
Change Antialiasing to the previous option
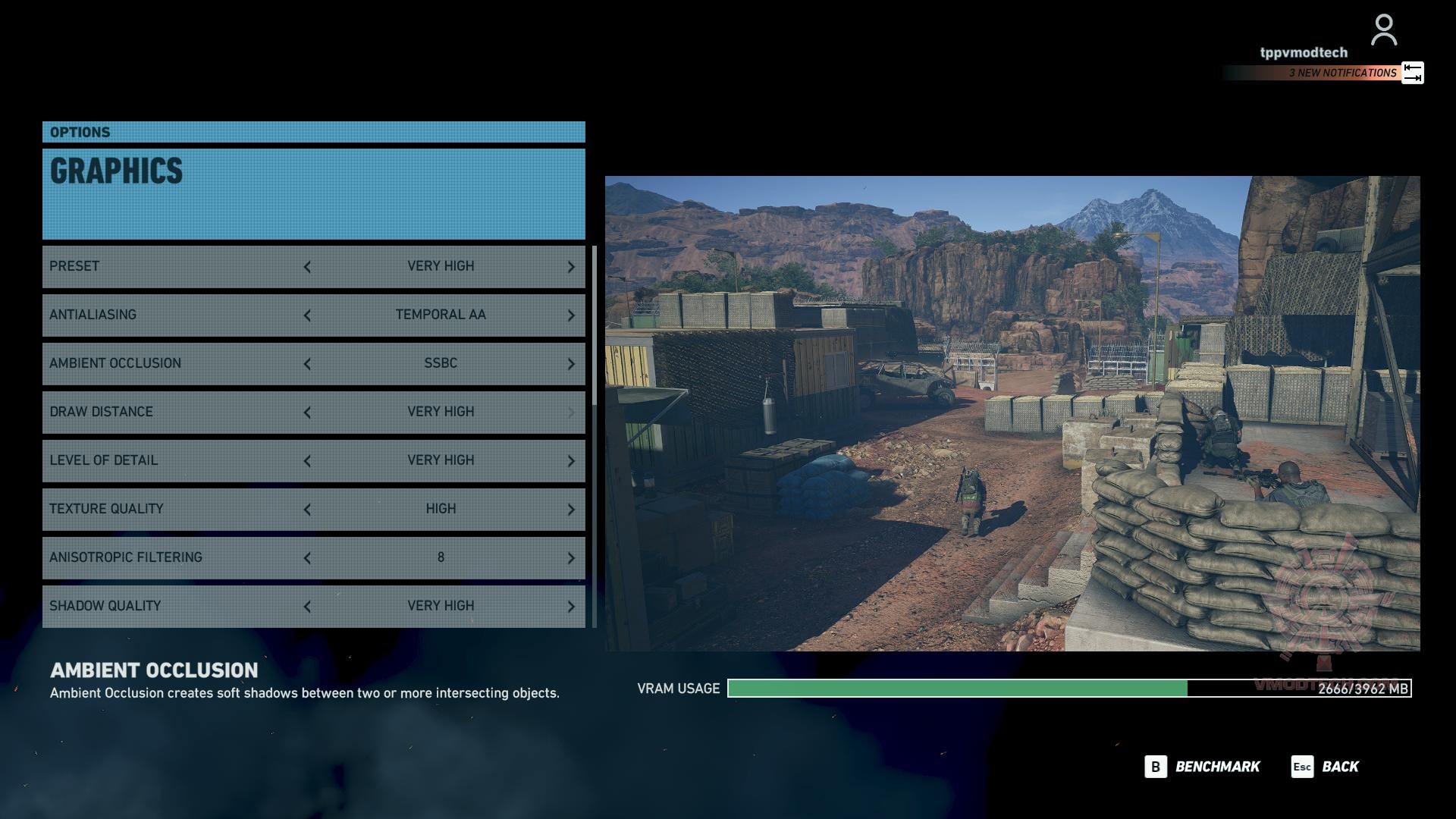click(x=307, y=315)
